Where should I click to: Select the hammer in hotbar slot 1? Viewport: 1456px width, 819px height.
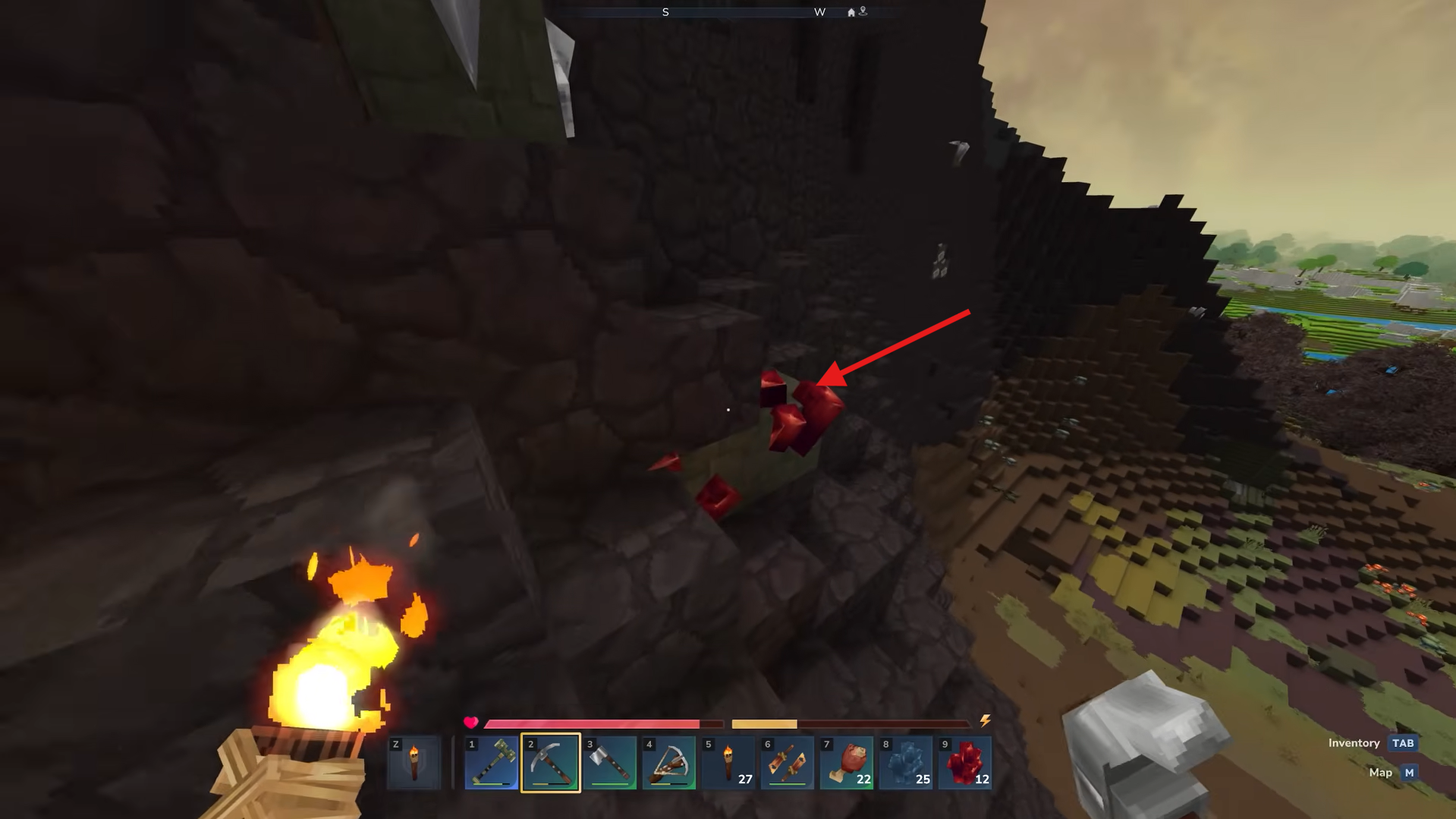pos(492,763)
